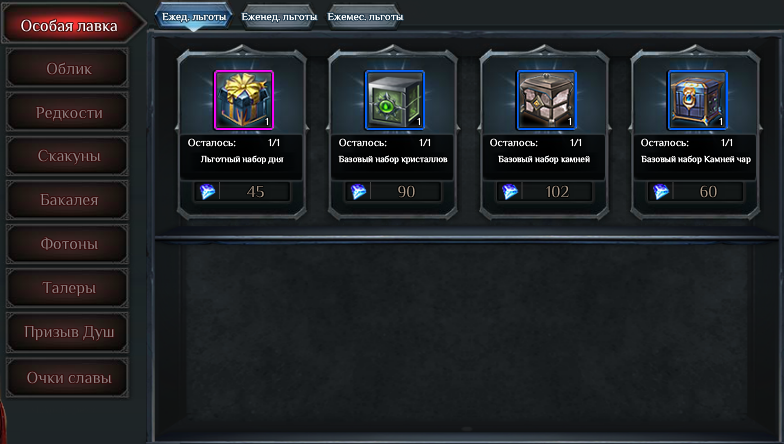Open the Ежемес. льготы tab

(x=365, y=17)
